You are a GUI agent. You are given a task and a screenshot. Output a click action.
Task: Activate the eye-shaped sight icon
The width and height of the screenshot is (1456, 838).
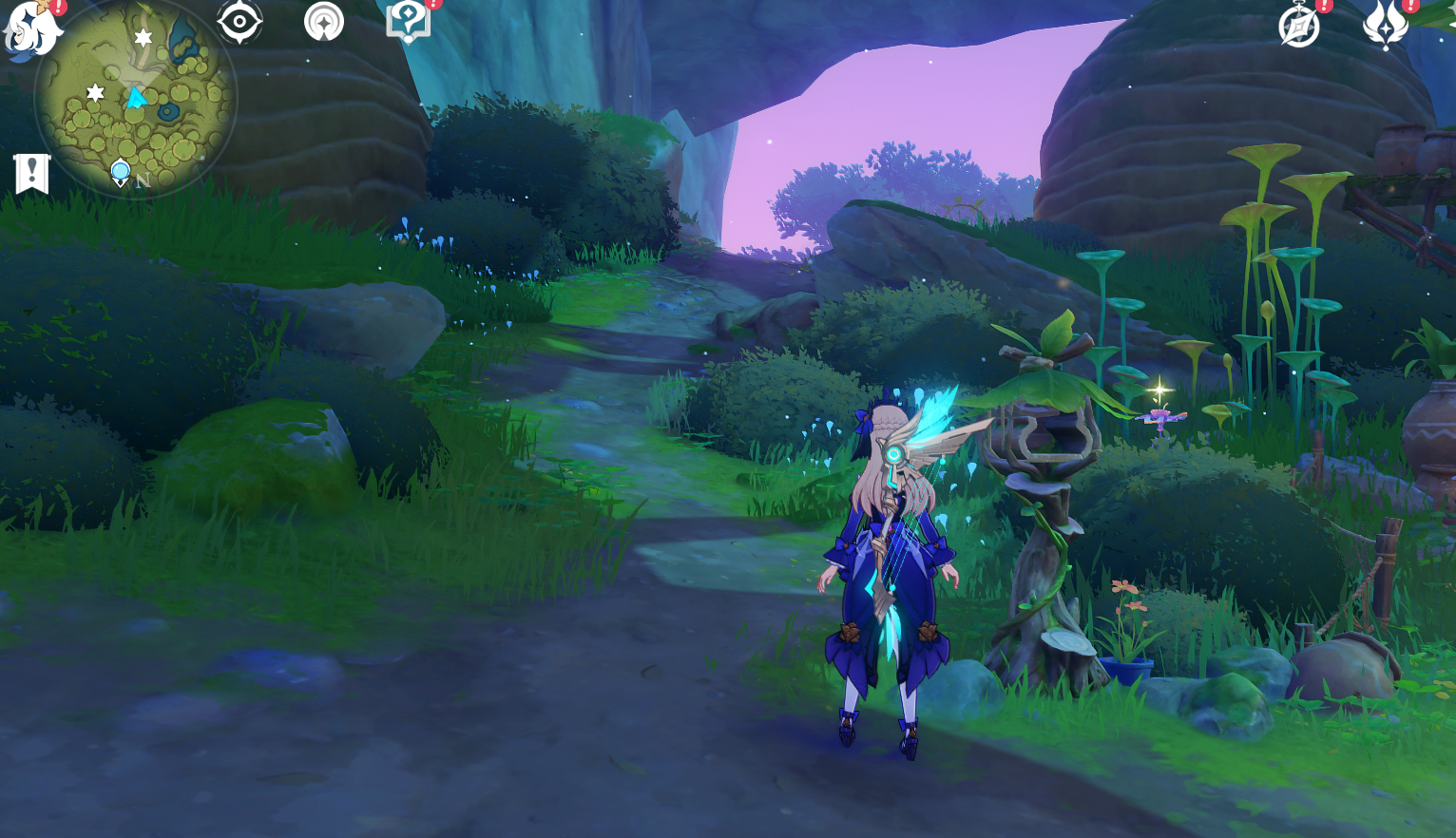(x=239, y=21)
